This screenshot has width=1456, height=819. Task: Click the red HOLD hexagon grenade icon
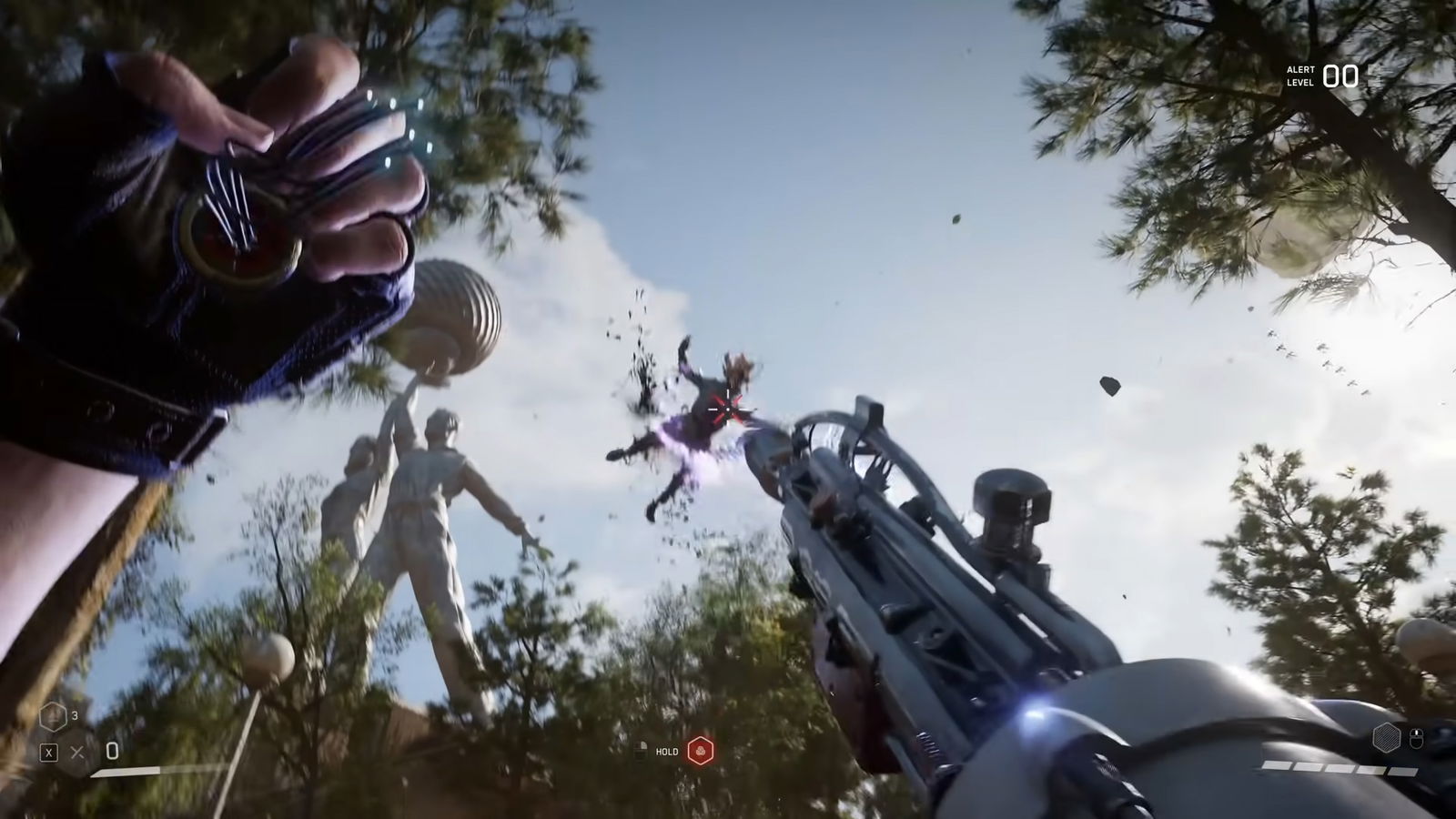tap(701, 751)
